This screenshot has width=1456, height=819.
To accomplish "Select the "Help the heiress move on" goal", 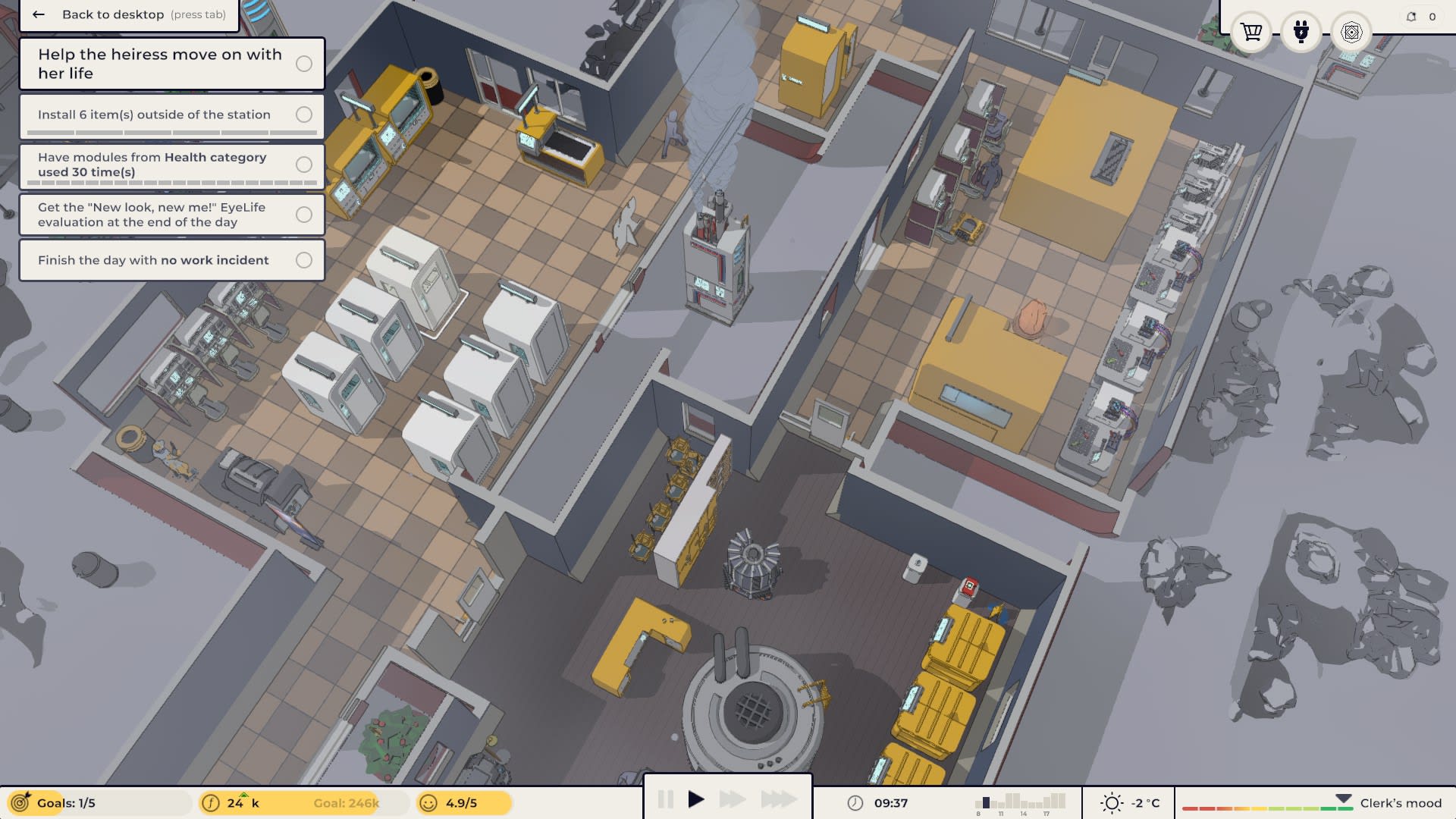I will [x=172, y=64].
